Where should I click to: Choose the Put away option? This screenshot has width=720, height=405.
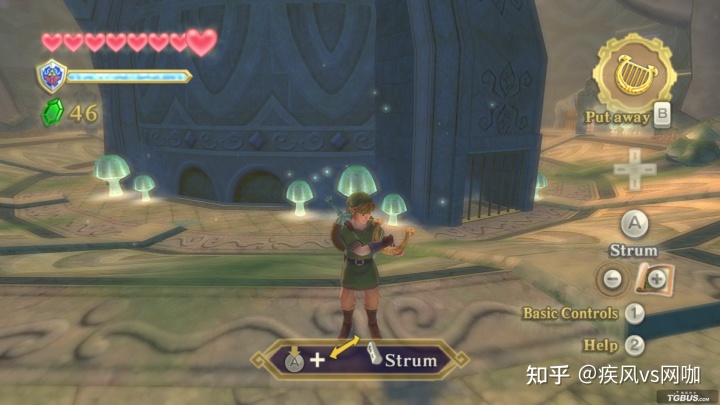point(618,117)
